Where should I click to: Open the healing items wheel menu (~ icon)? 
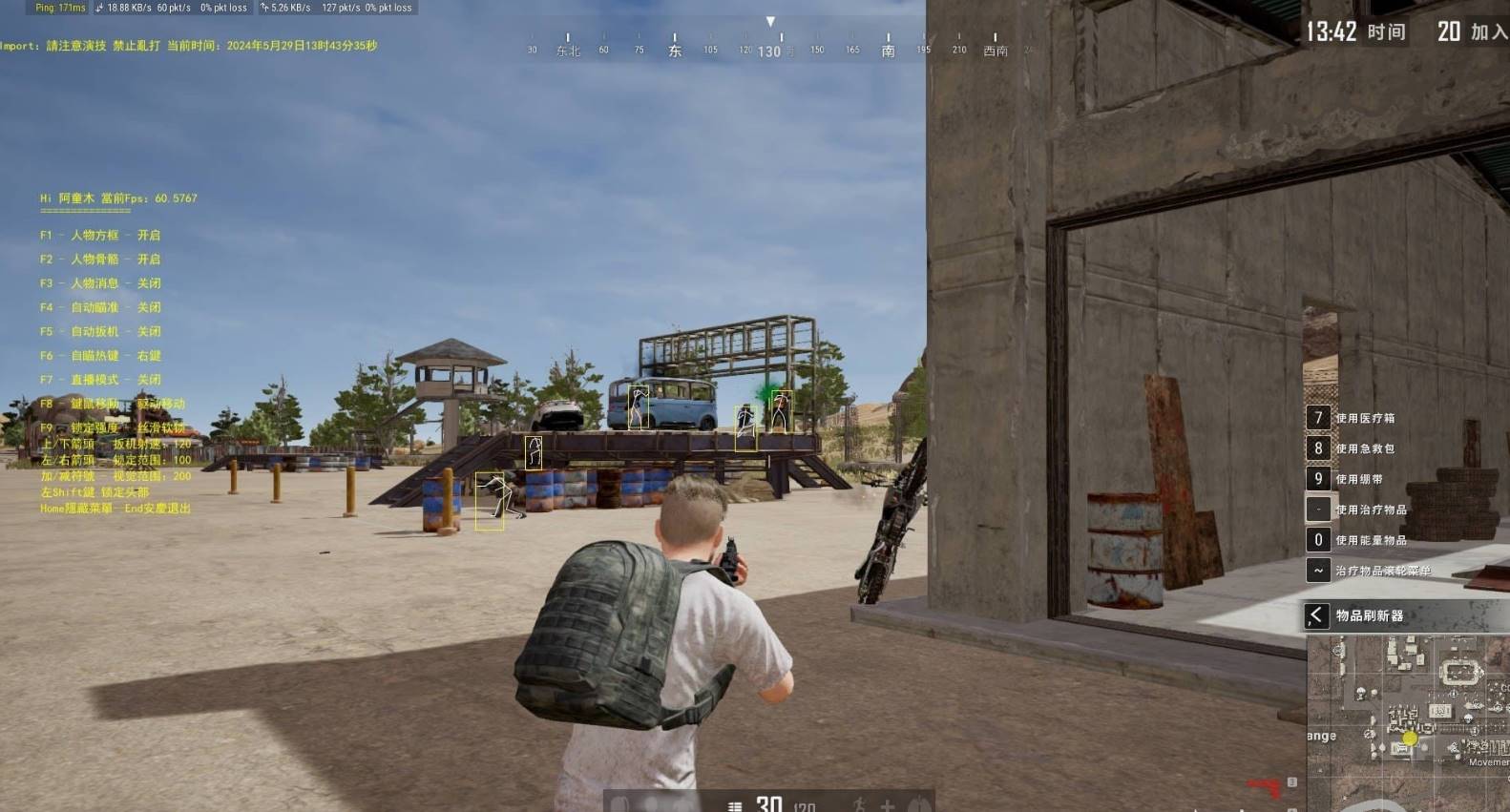[1318, 570]
